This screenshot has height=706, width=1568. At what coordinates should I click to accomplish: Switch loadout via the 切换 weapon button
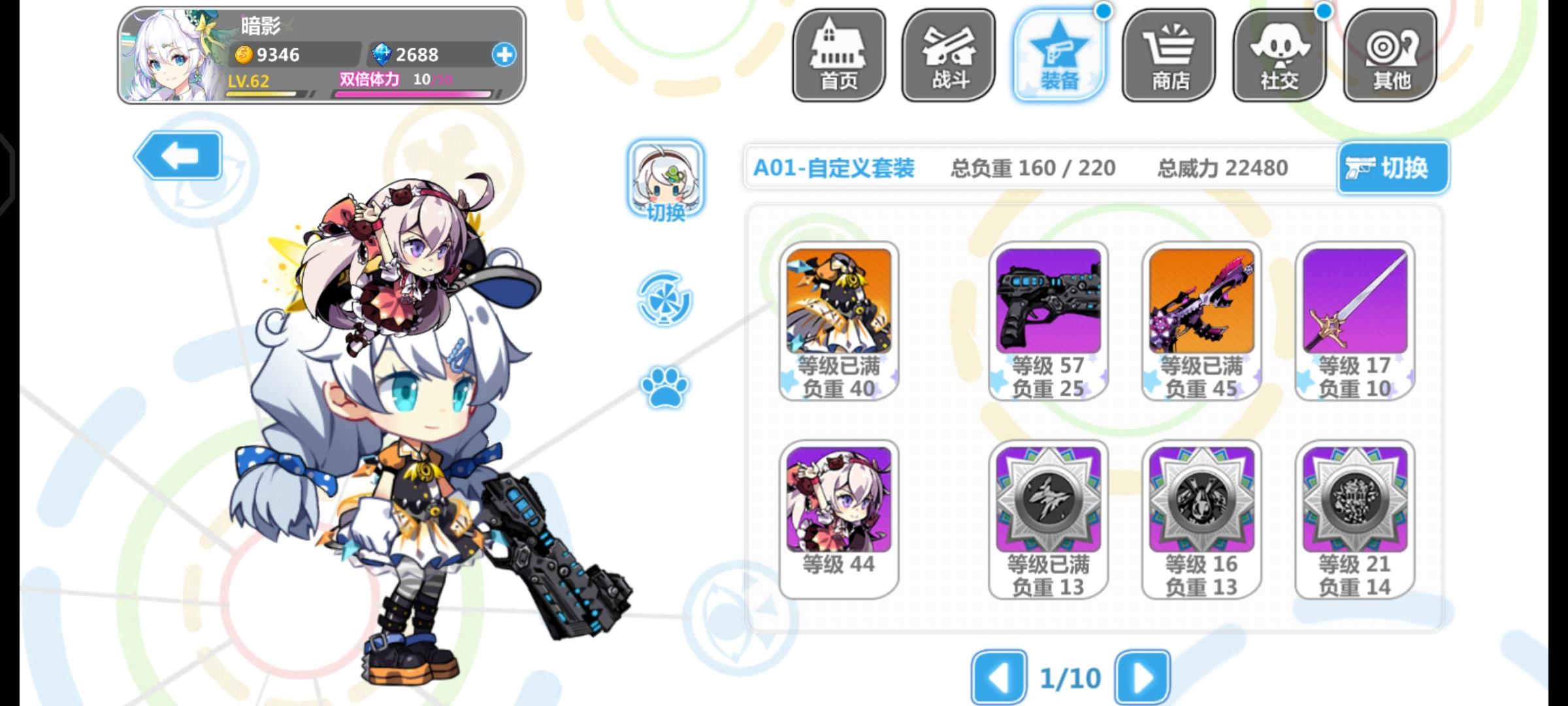click(1392, 167)
